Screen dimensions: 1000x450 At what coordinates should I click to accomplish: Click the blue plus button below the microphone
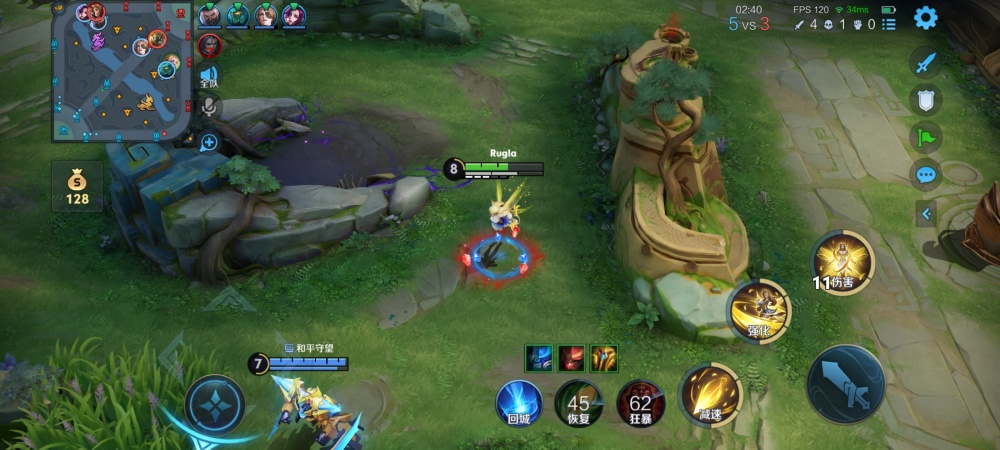point(209,142)
